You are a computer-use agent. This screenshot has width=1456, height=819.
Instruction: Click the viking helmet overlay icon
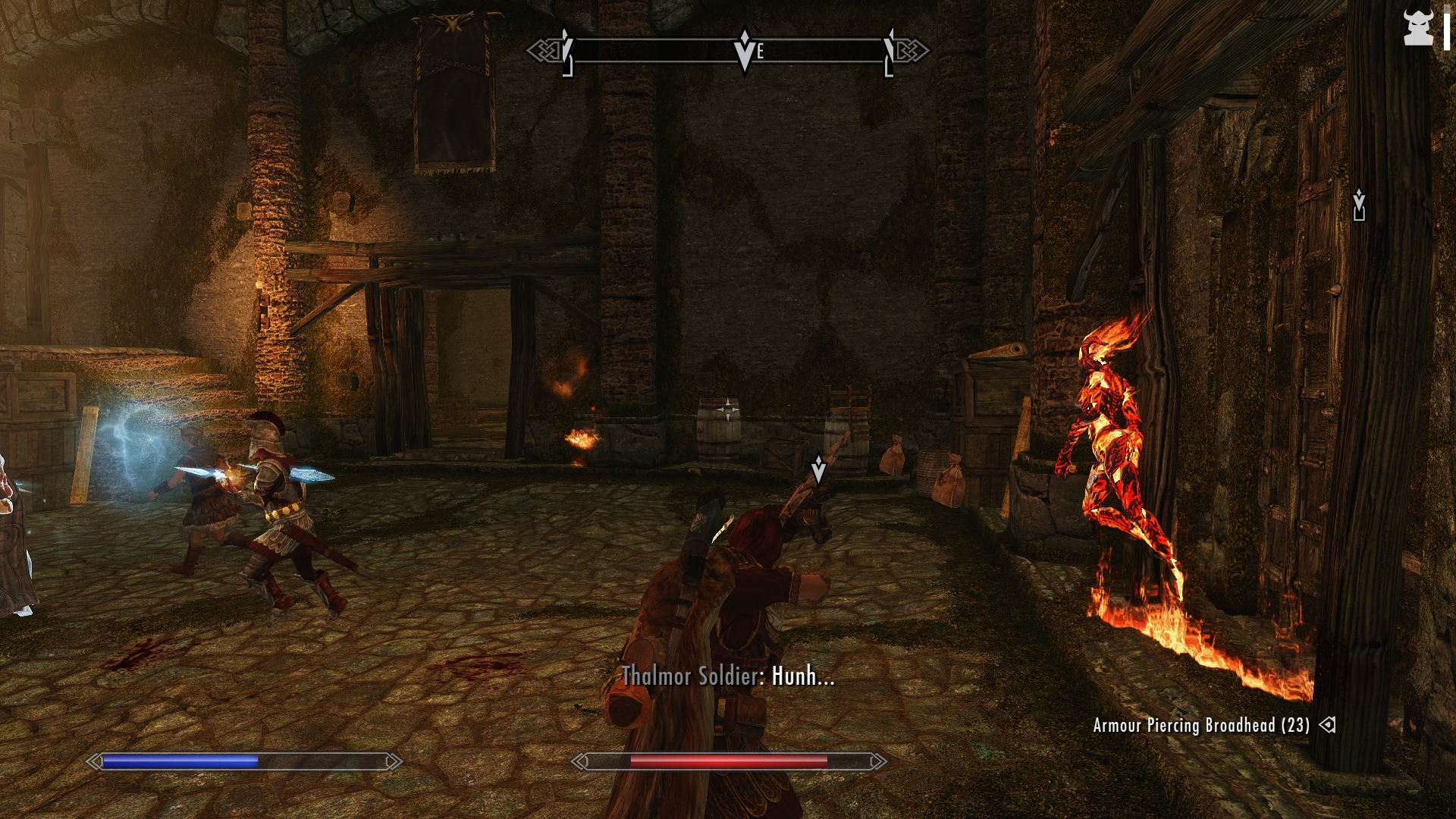click(x=1417, y=29)
